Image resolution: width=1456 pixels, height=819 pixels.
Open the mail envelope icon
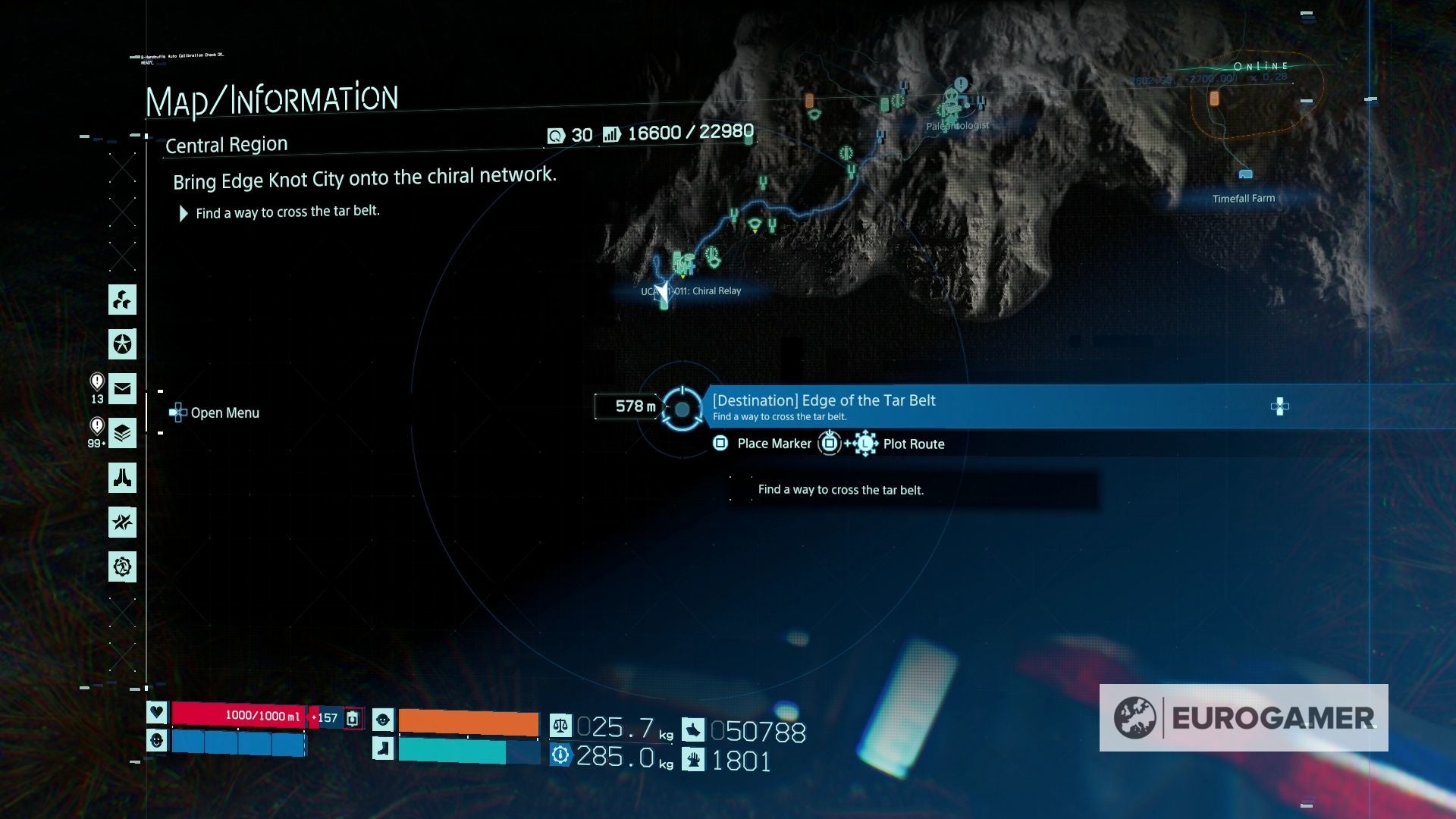[122, 389]
